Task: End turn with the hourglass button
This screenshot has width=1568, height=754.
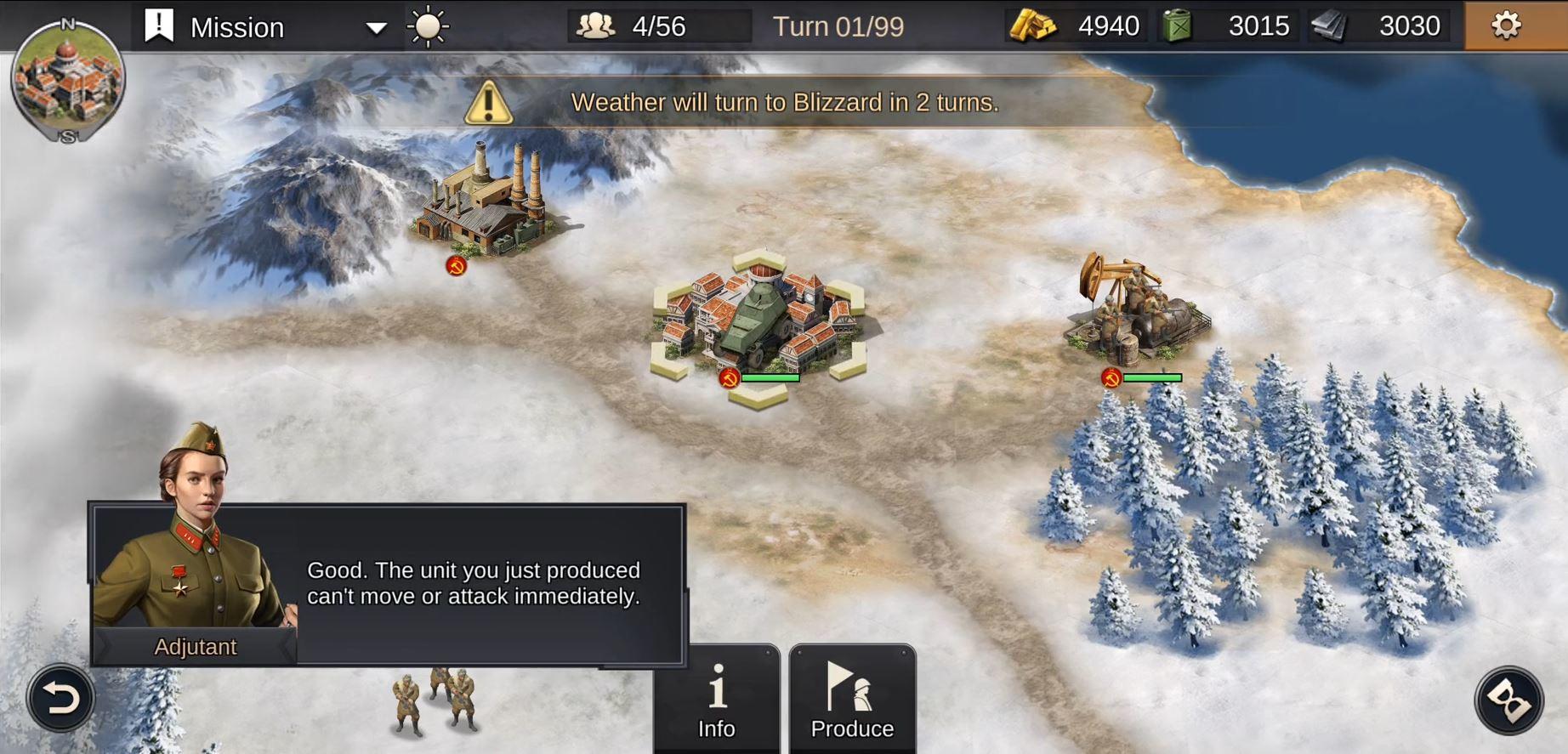Action: 1508,700
